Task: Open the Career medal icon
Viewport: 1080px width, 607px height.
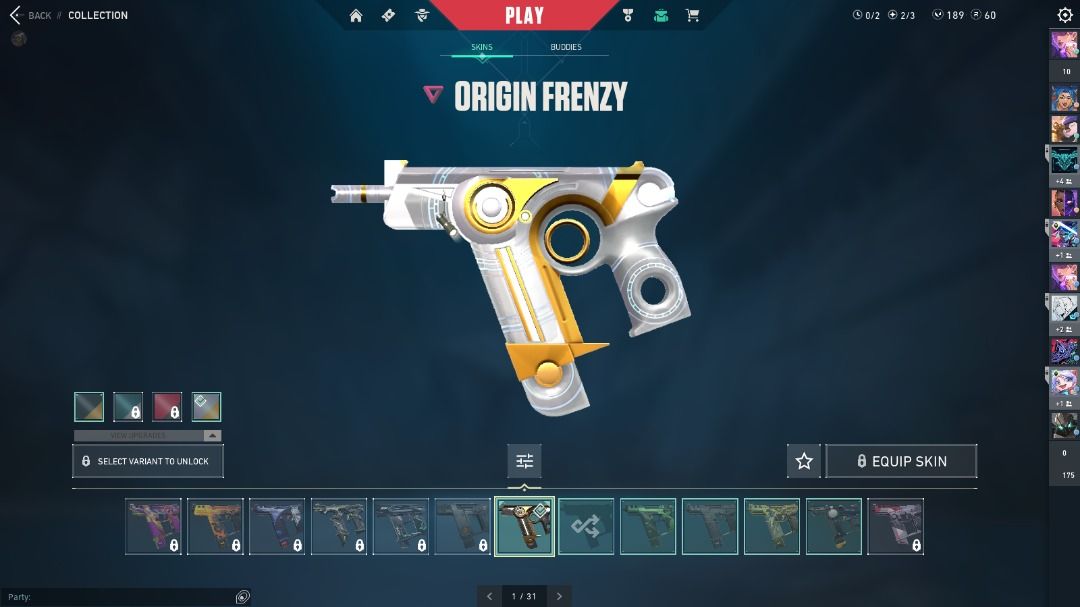Action: [628, 15]
